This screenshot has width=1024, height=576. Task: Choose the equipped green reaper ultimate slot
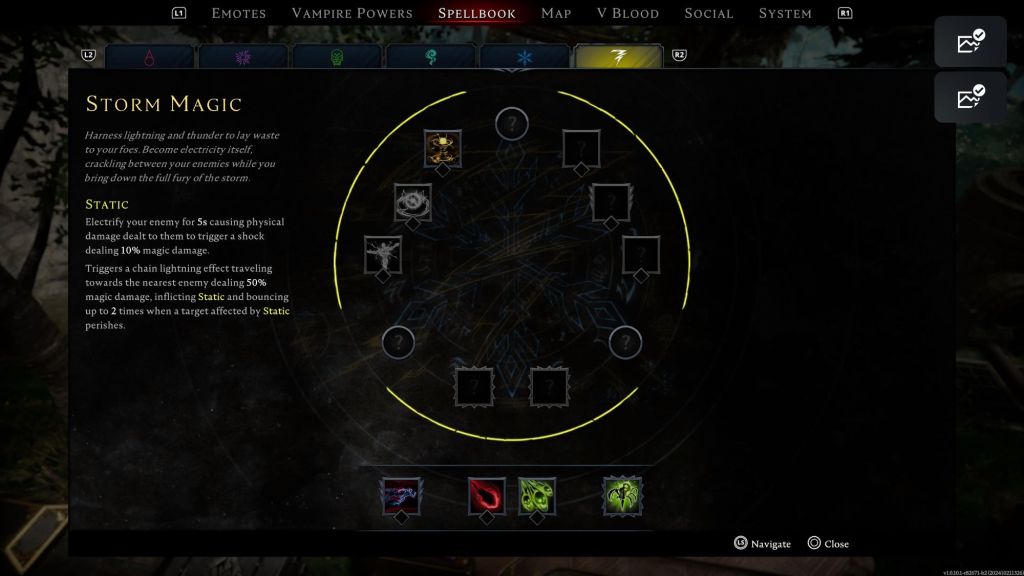click(622, 496)
